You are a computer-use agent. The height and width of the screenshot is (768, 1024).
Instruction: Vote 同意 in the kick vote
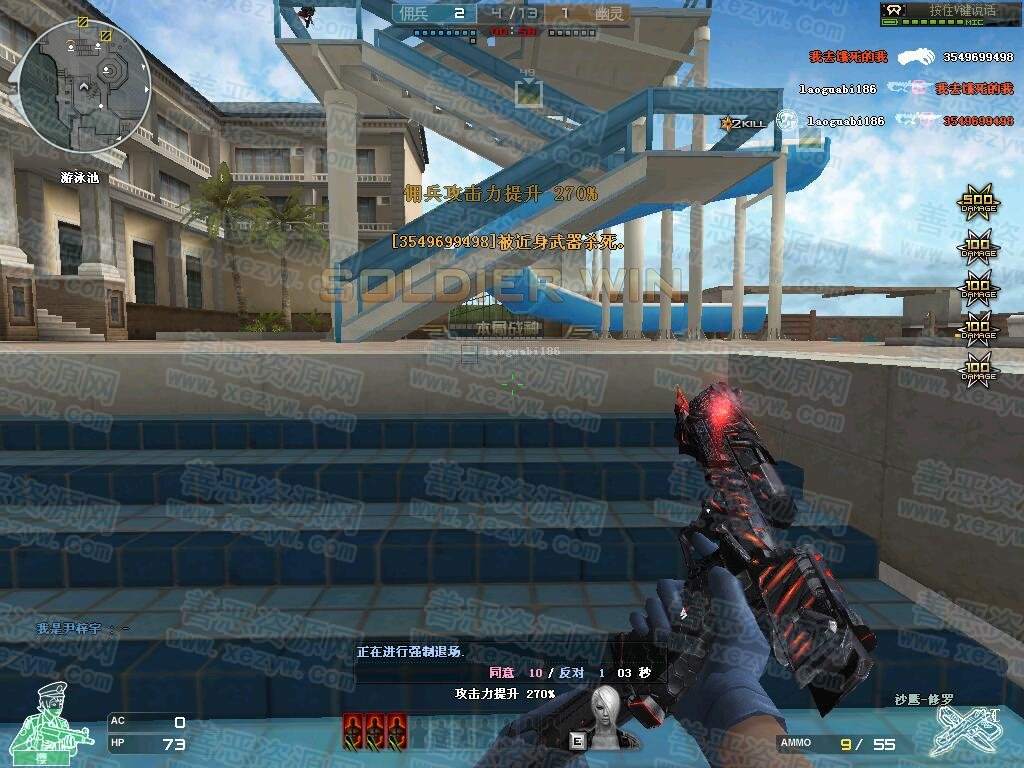click(x=501, y=673)
